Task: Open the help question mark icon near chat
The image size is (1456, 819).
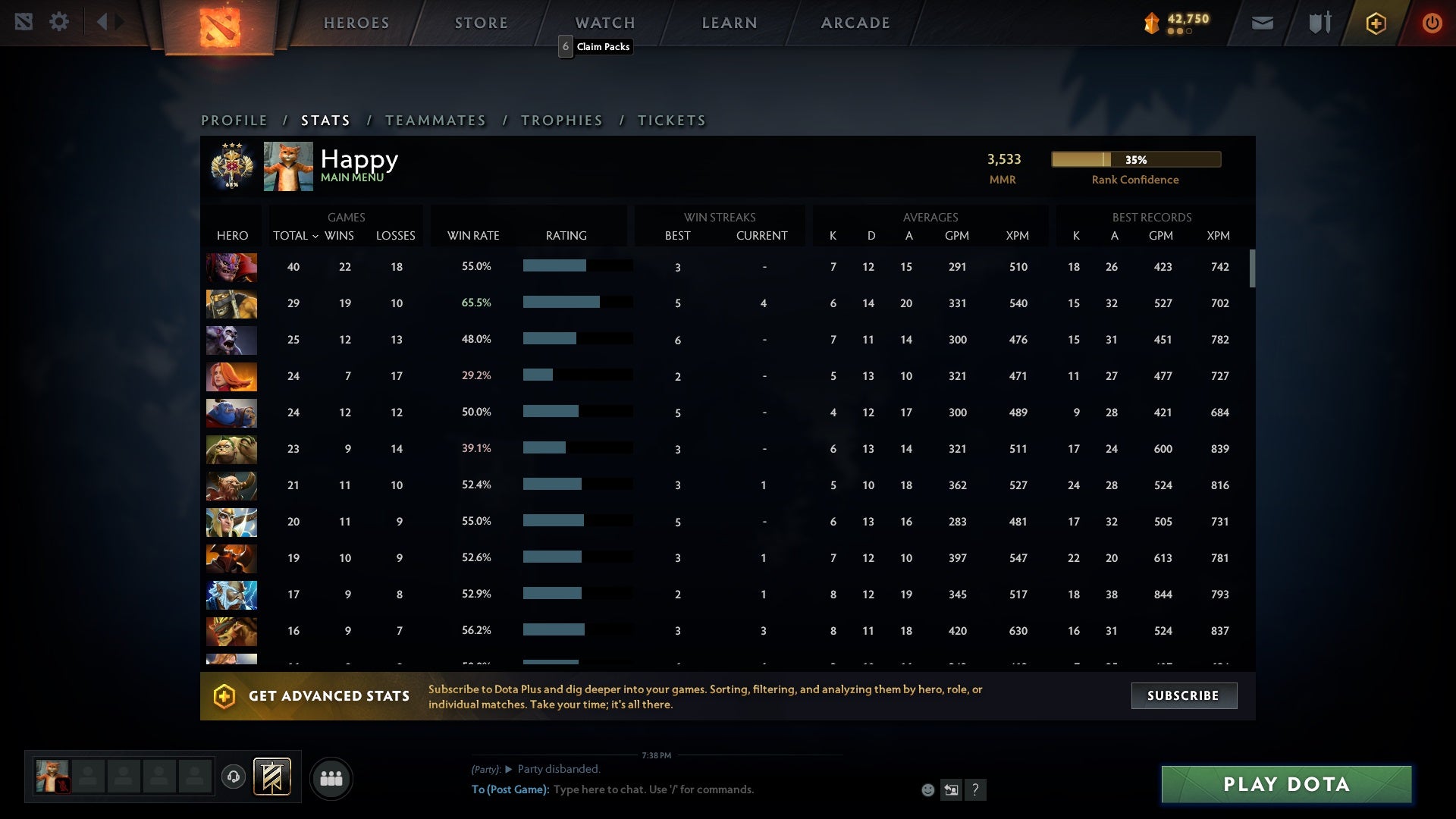Action: coord(976,790)
